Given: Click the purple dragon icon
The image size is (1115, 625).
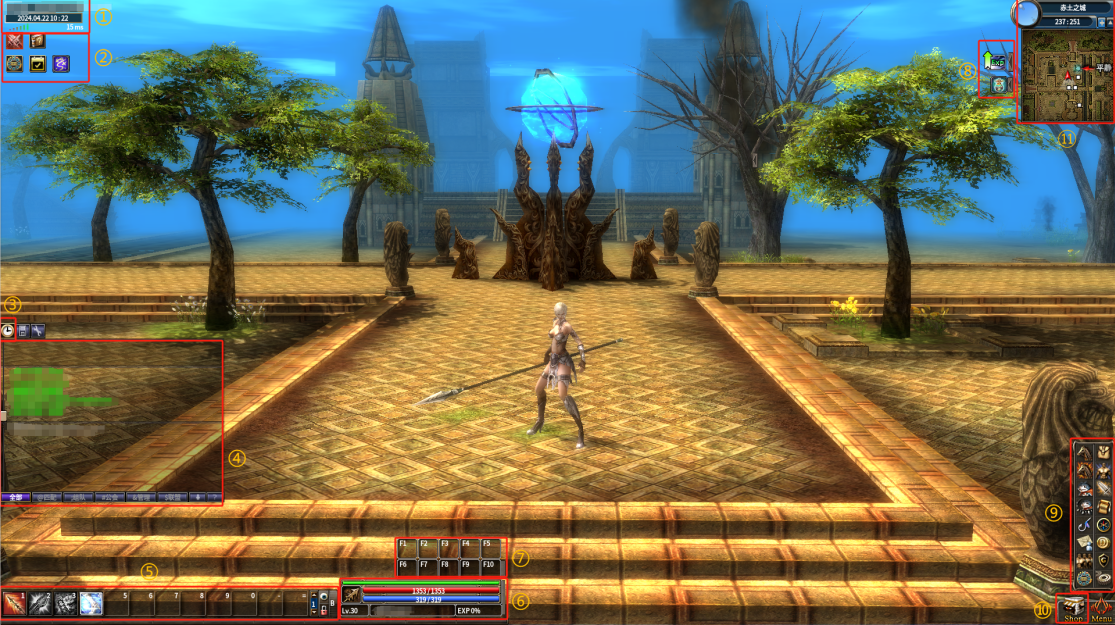Looking at the screenshot, I should [61, 64].
